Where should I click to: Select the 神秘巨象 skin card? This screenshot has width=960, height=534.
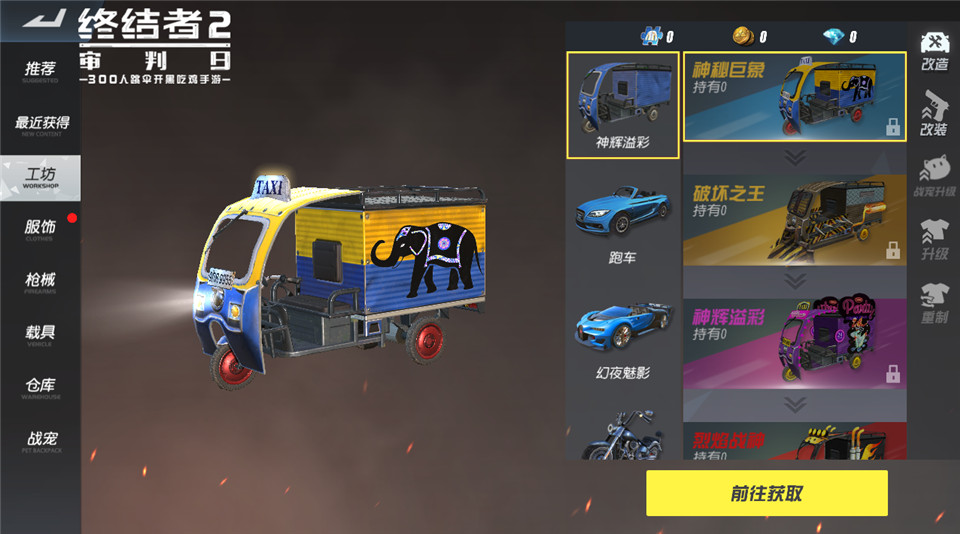(794, 97)
